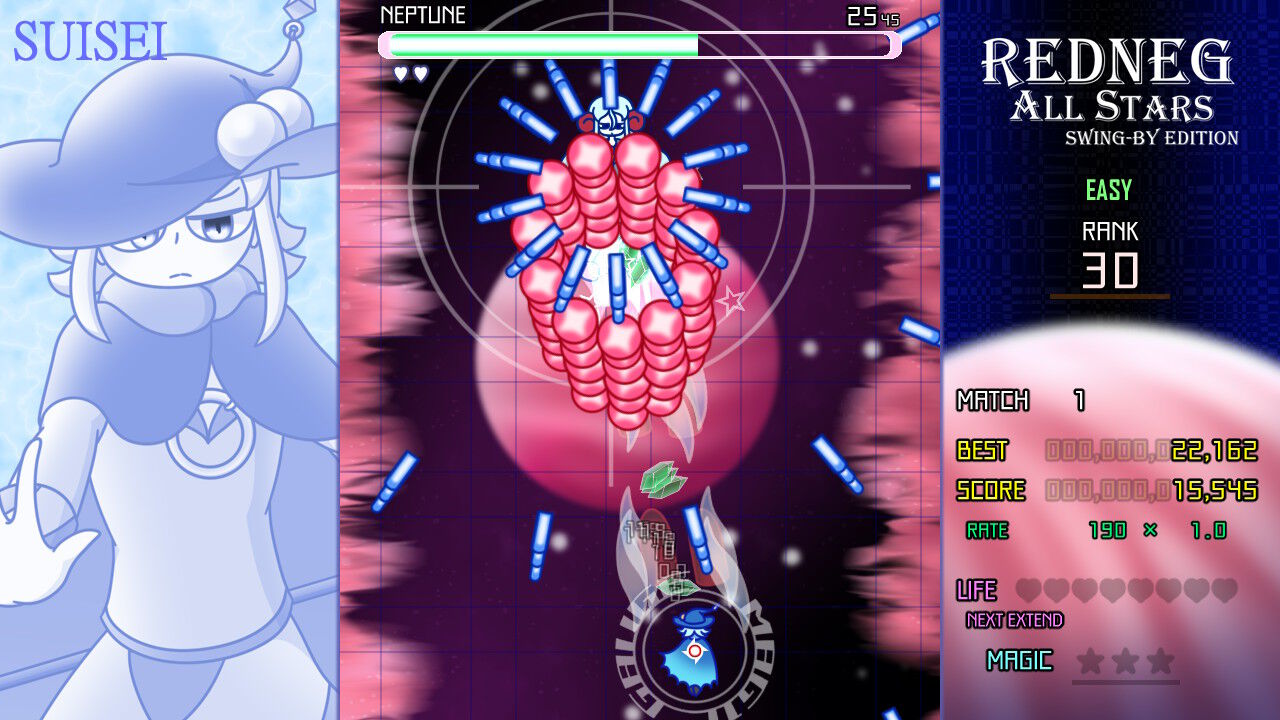Switch to the EASY difficulty label
Screen dimensions: 1280x720
point(1108,190)
